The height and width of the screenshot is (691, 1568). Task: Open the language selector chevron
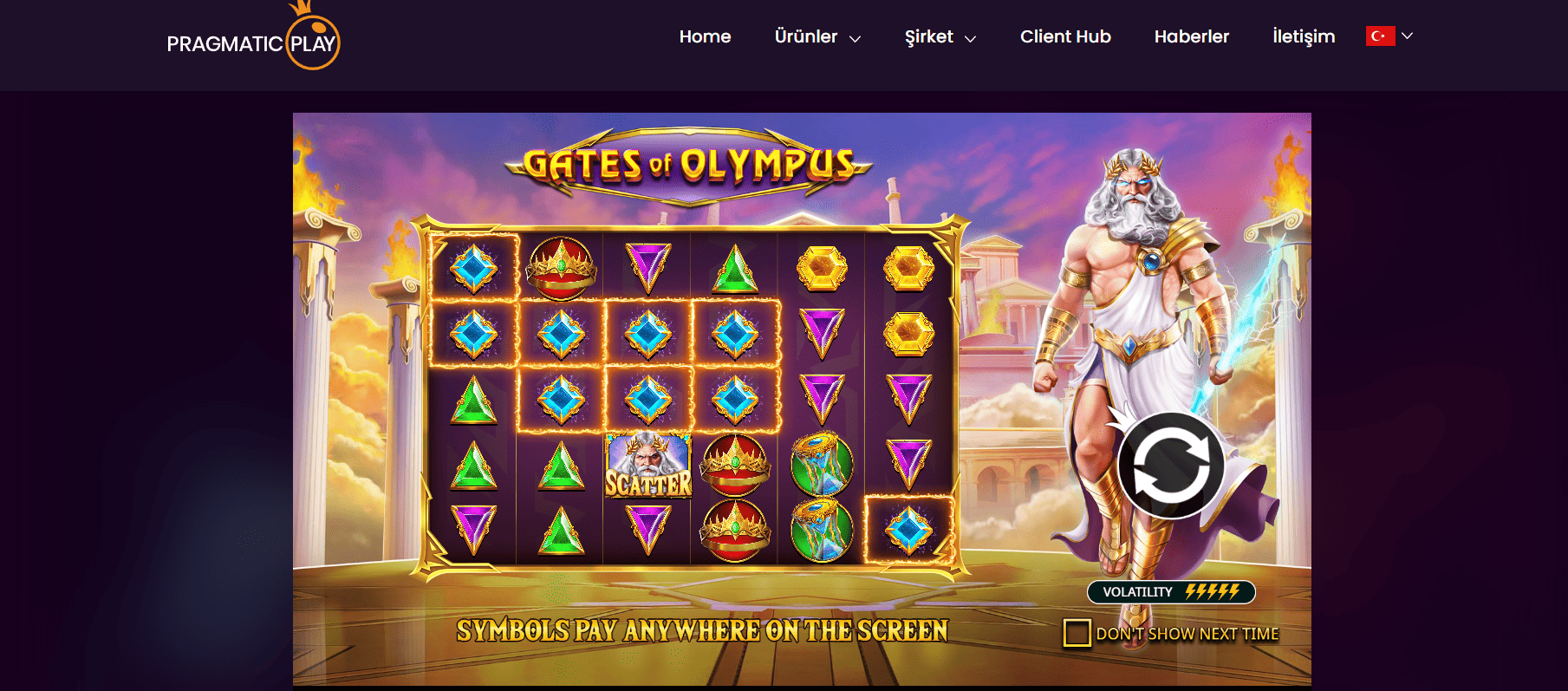[x=1409, y=36]
